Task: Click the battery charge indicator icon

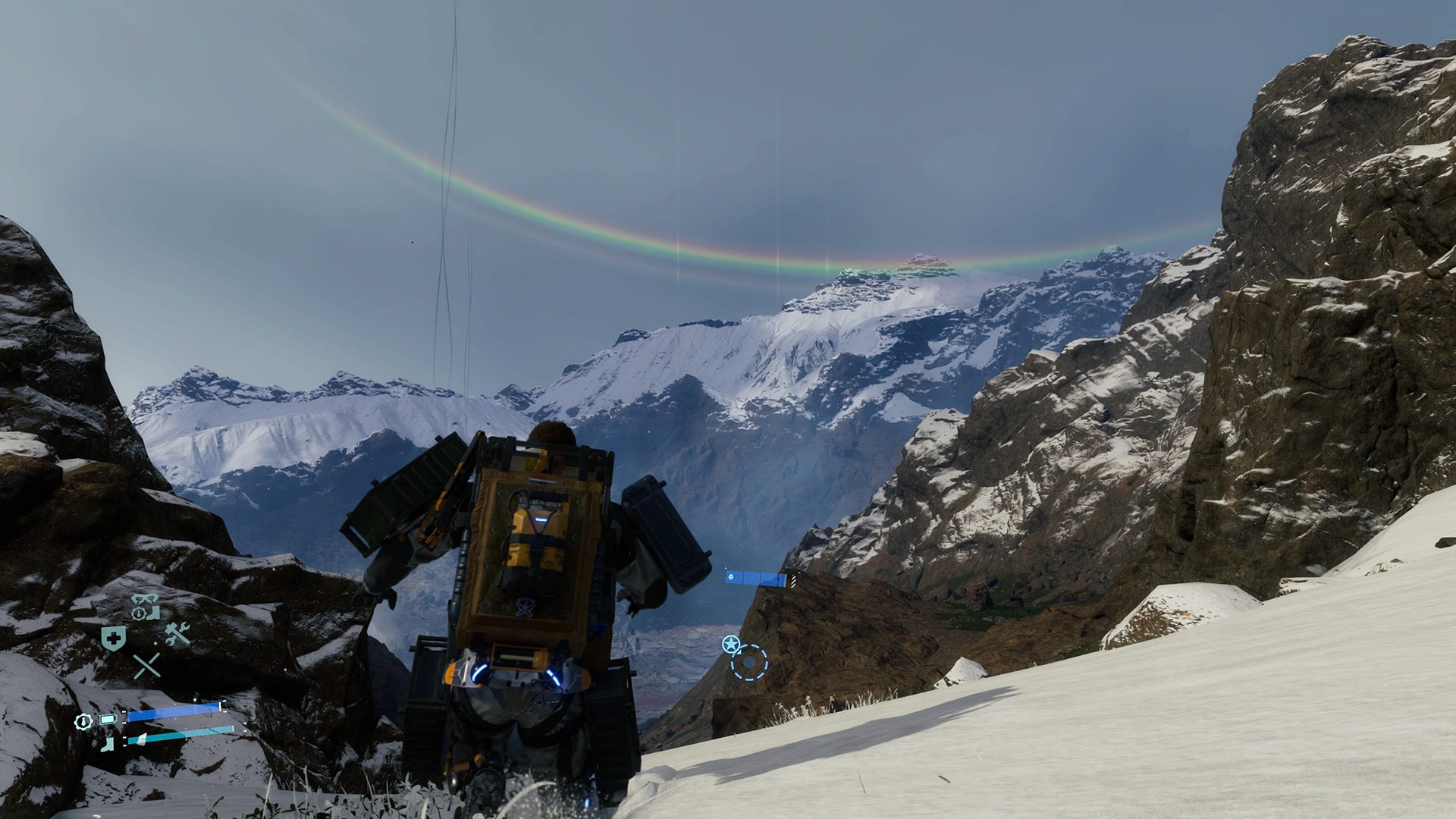Action: (107, 719)
